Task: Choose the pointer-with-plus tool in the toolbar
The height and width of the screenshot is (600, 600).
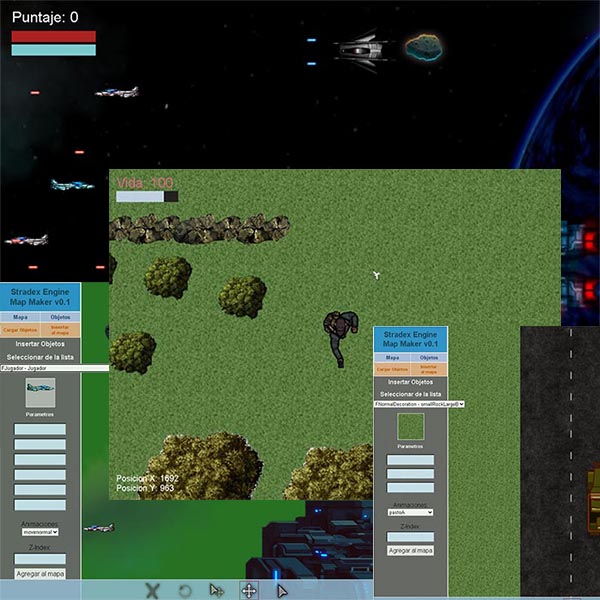Action: [x=217, y=590]
